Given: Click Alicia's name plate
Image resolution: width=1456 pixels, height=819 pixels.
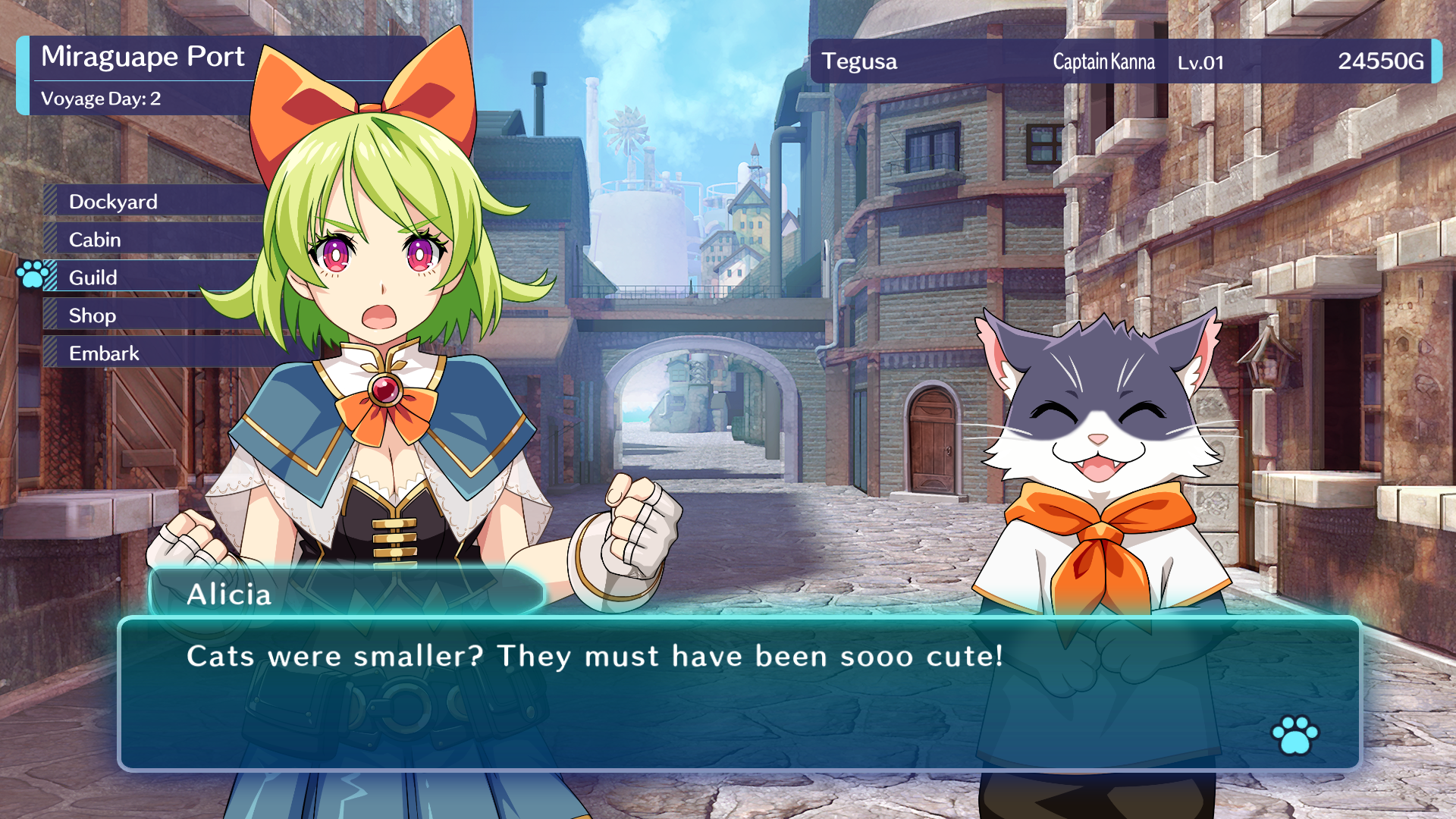Looking at the screenshot, I should click(229, 596).
